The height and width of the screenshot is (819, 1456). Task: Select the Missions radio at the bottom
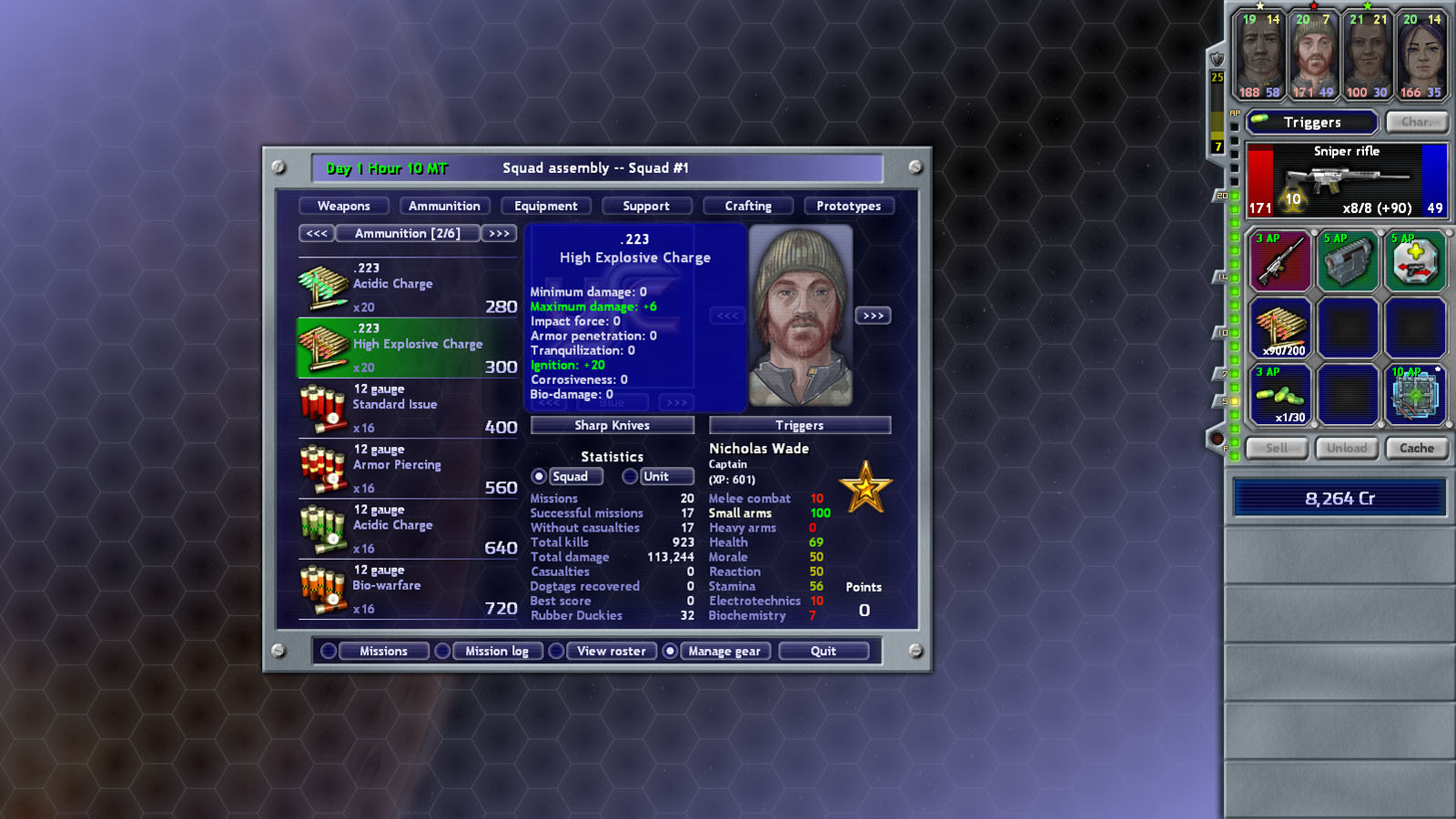(x=328, y=651)
